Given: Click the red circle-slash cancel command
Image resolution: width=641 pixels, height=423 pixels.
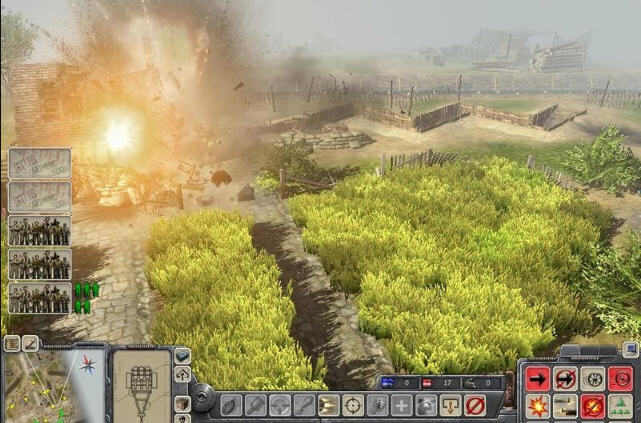Looking at the screenshot, I should (x=474, y=405).
